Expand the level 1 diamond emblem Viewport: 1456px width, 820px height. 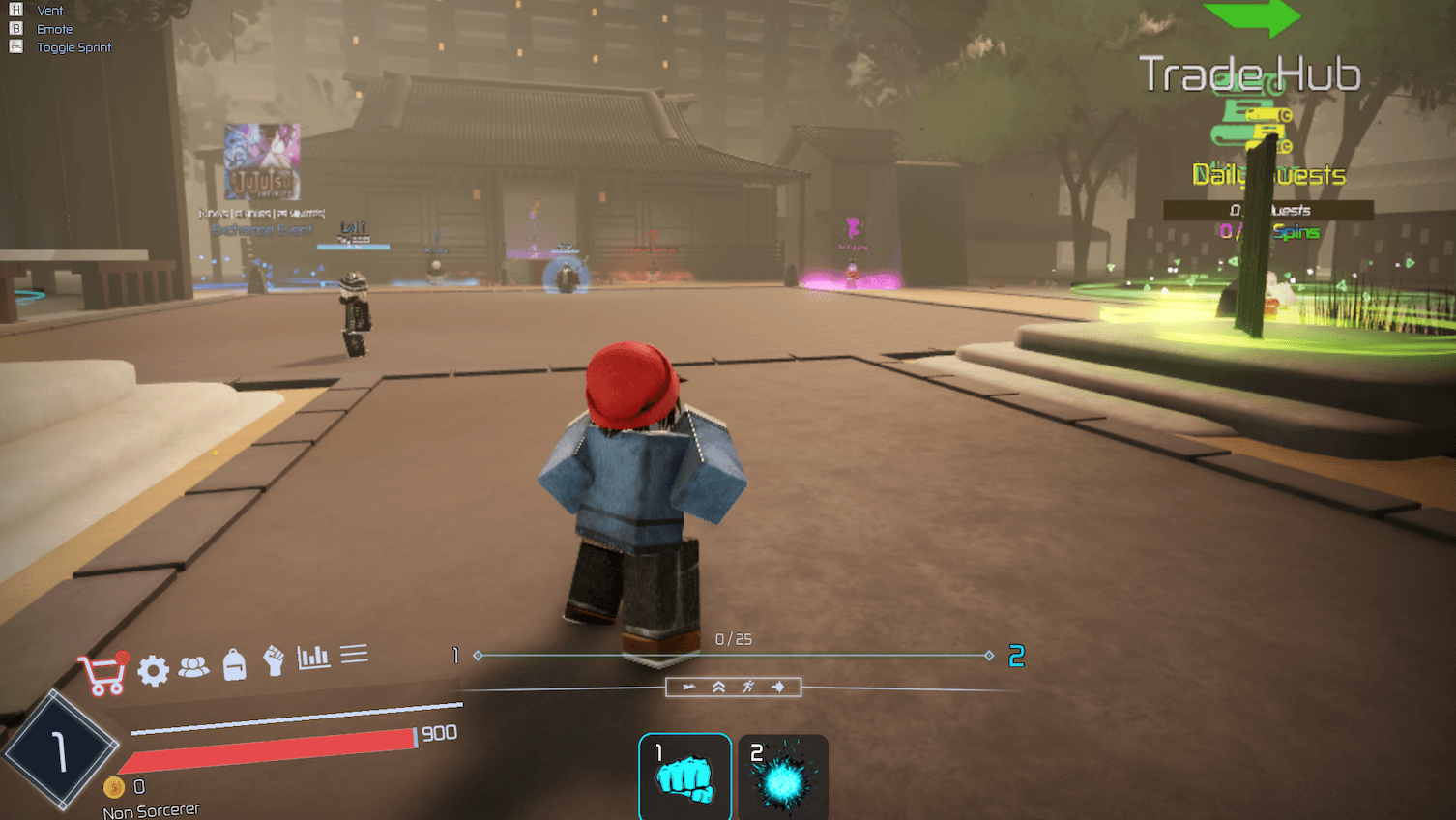point(63,752)
